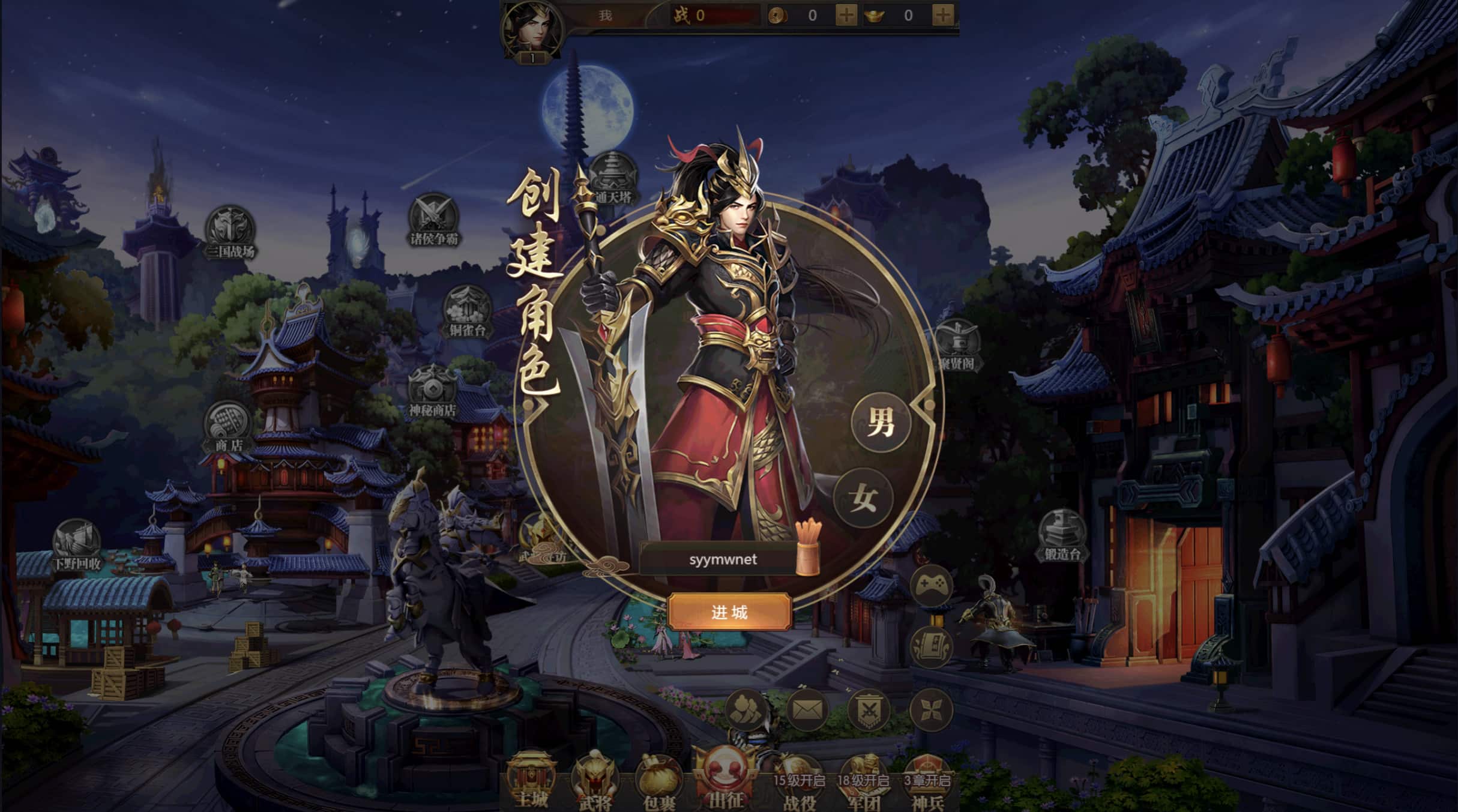Open the 包裹 bag tab

click(659, 781)
